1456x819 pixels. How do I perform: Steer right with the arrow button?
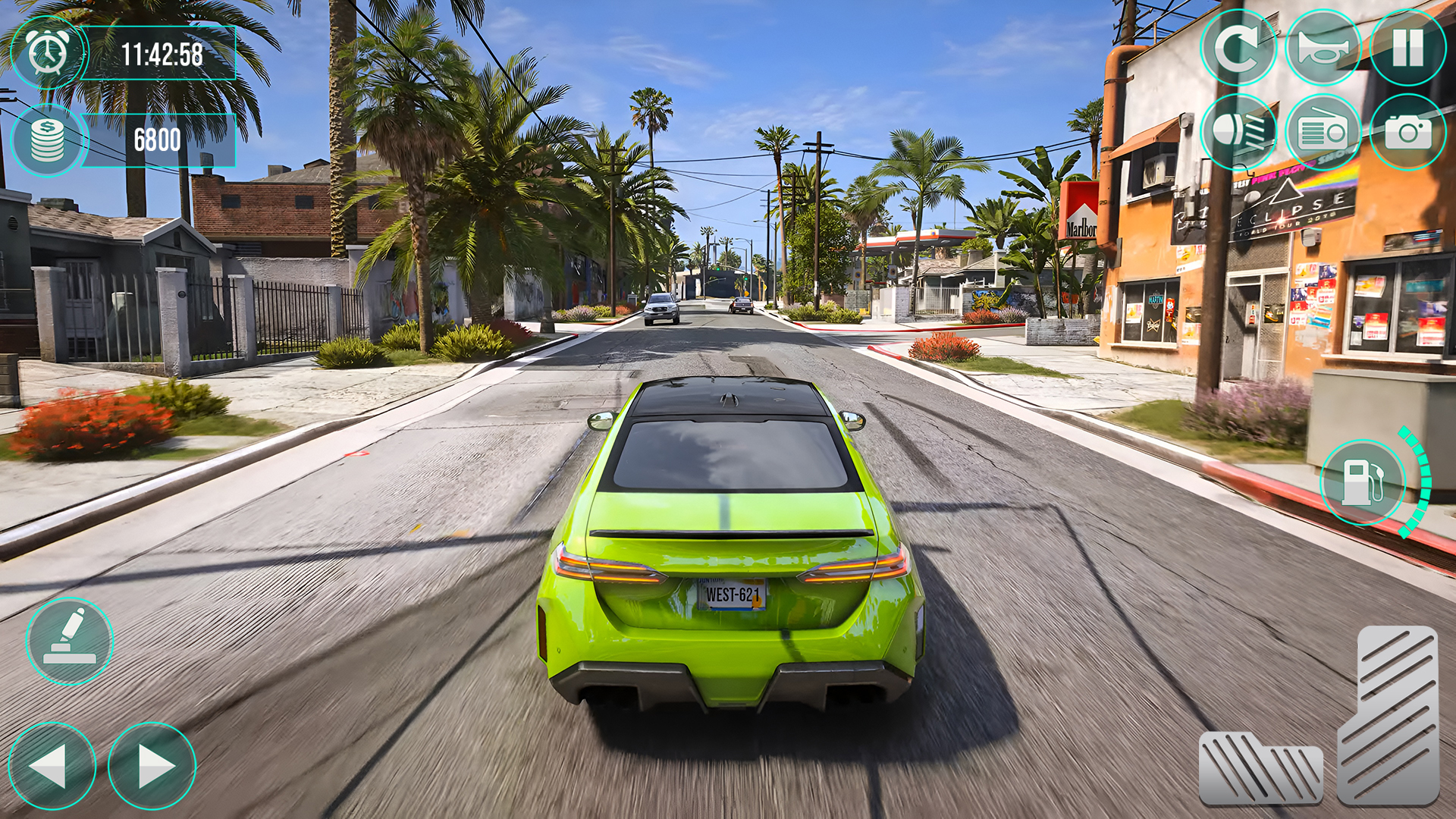[153, 766]
